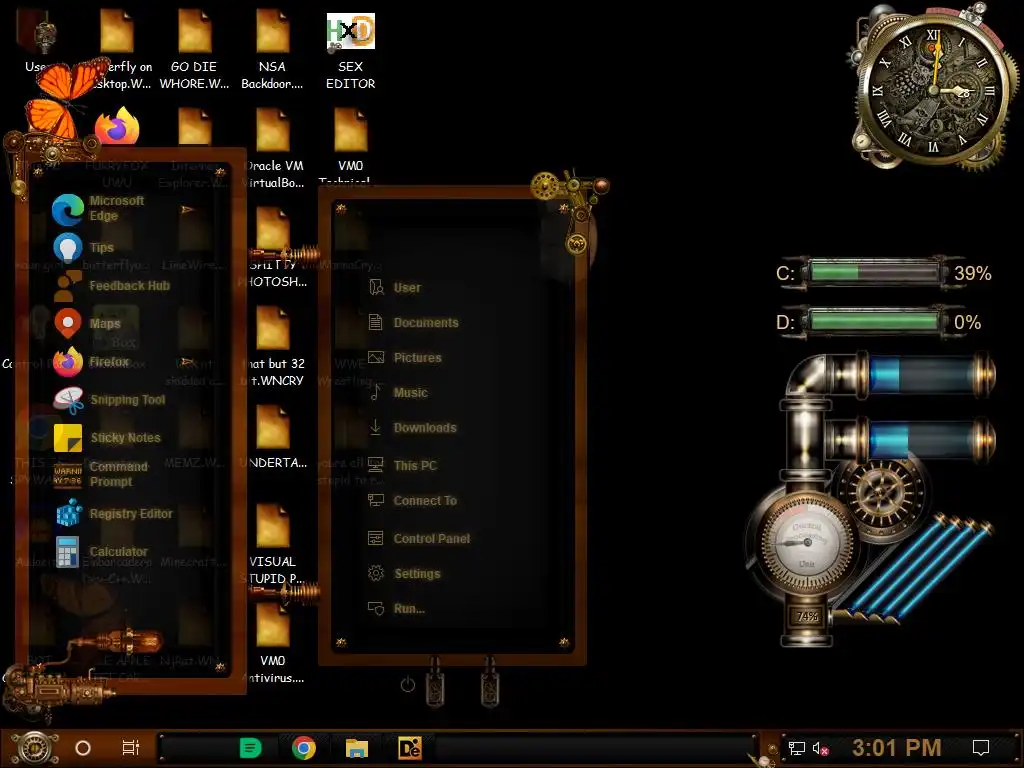
Task: Open Google Chrome from the taskbar
Action: click(x=304, y=748)
